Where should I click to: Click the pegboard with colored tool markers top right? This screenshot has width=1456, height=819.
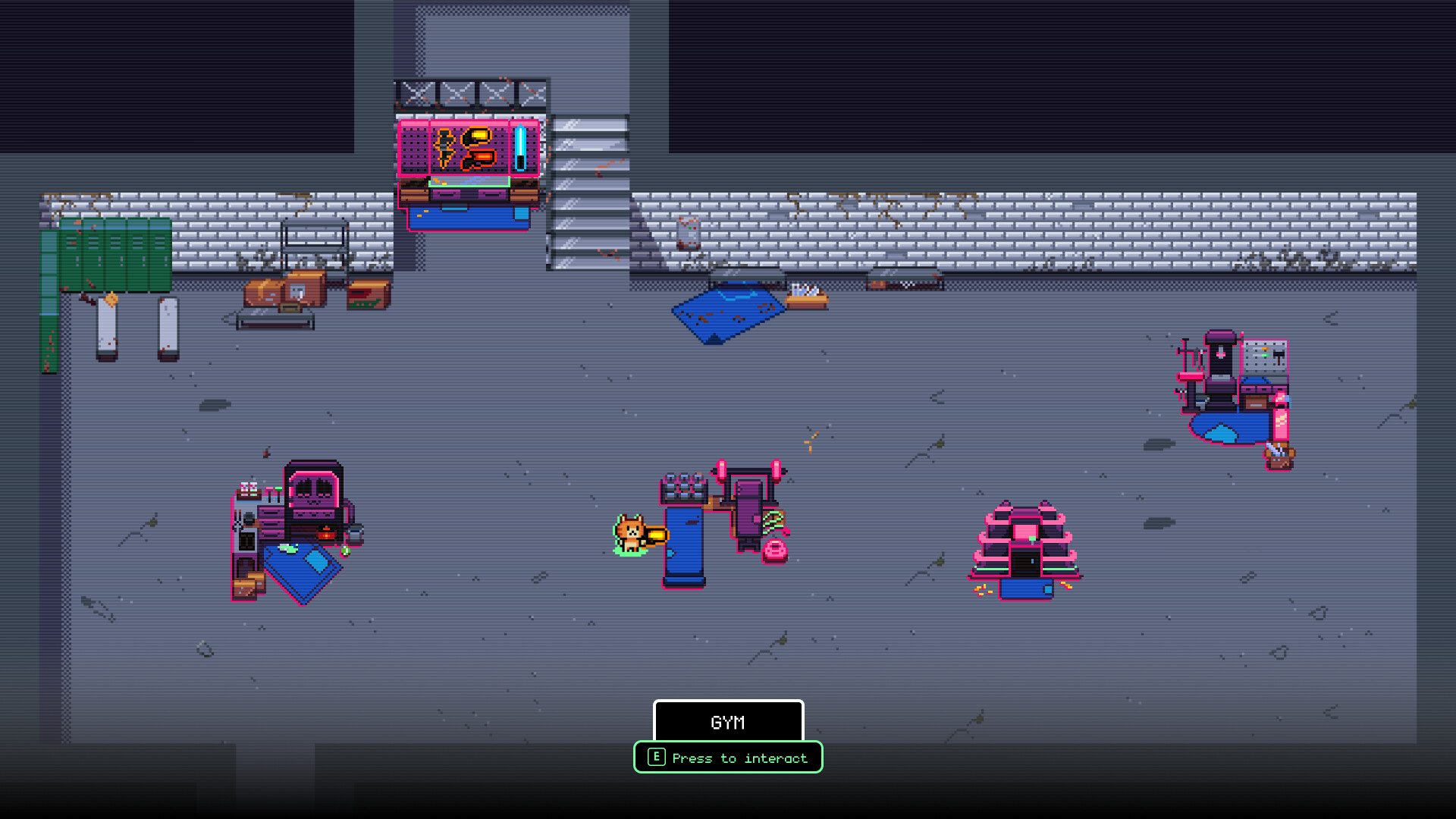coord(1265,356)
